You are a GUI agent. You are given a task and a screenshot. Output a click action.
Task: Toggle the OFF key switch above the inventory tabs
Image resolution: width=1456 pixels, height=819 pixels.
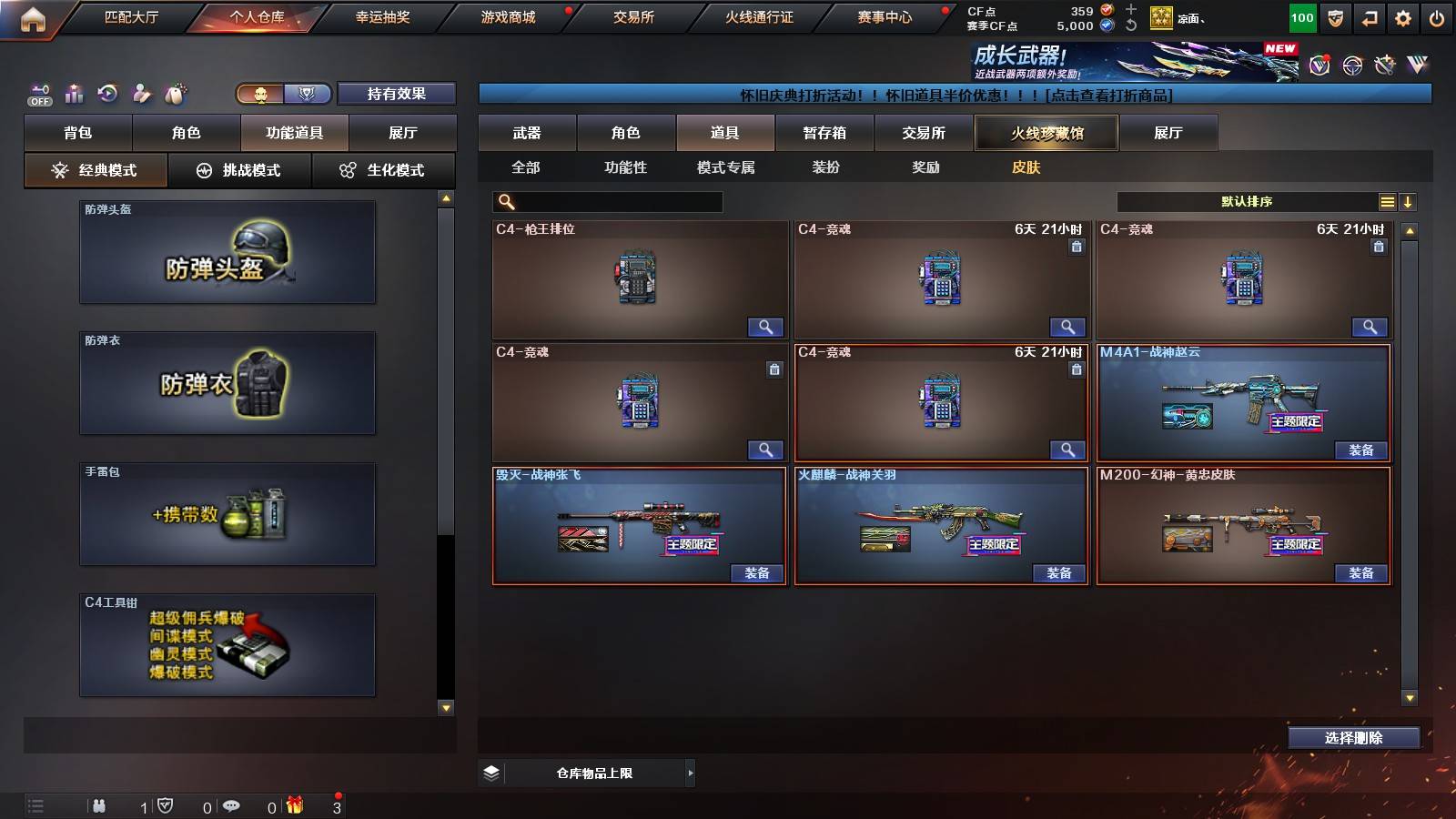38,94
